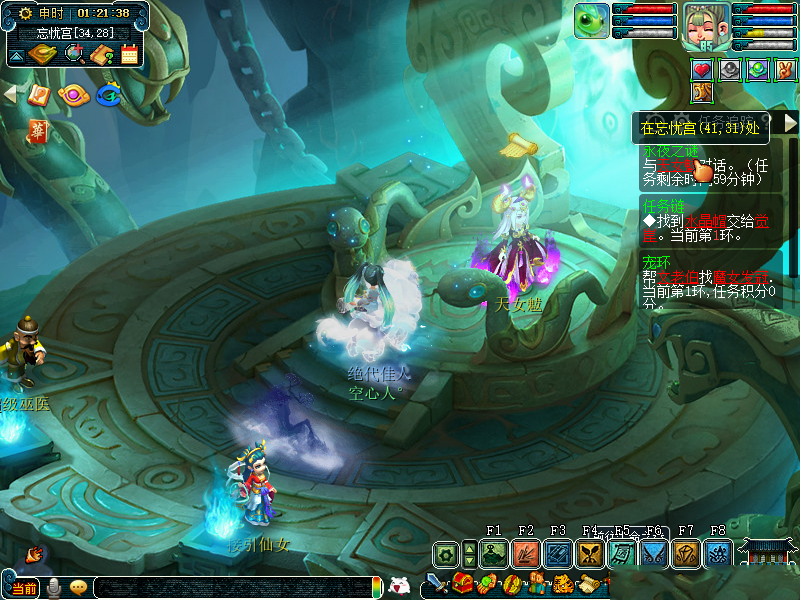Select the green pet portrait
800x600 pixels.
591,21
